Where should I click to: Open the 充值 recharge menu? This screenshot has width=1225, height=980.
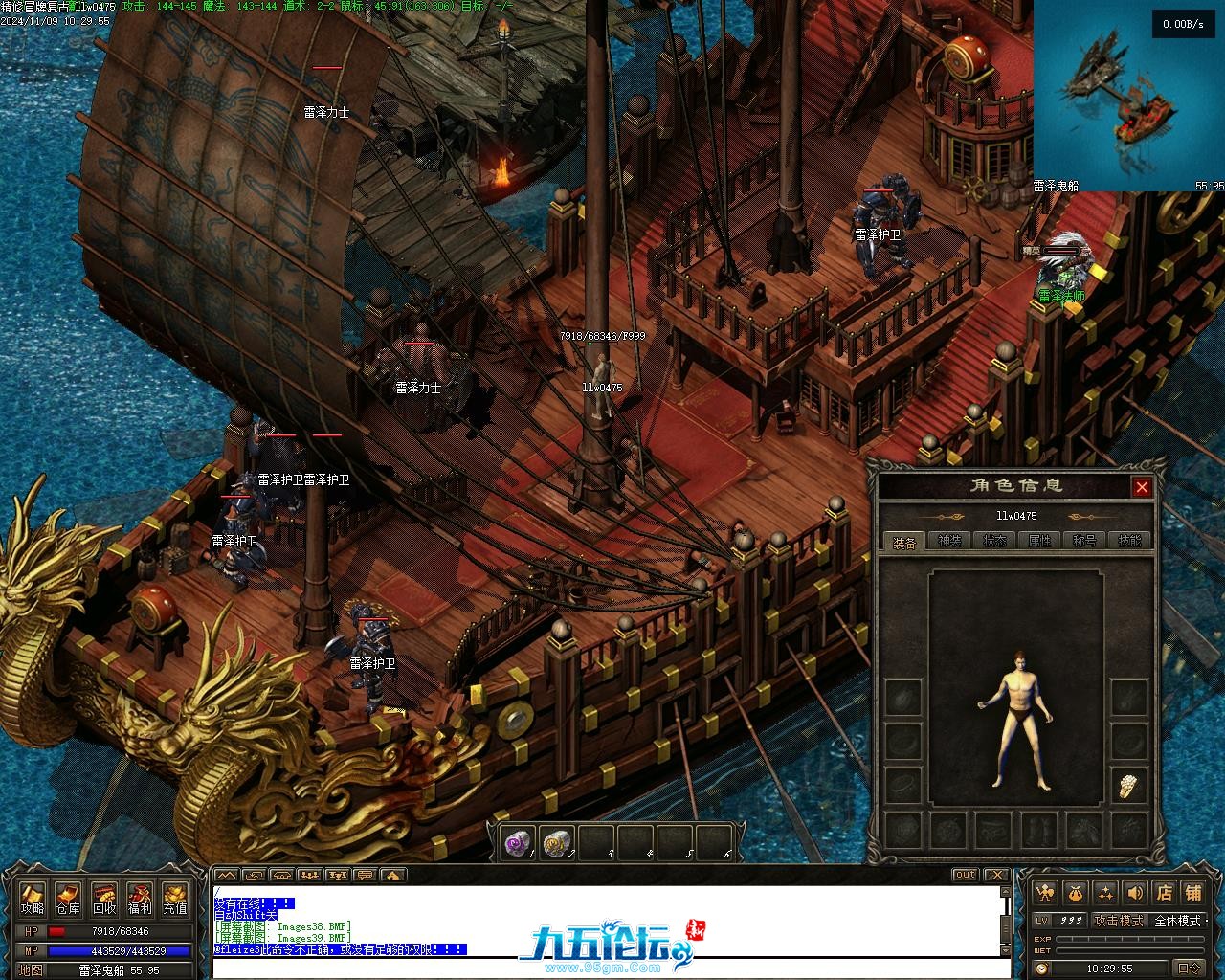pyautogui.click(x=174, y=899)
